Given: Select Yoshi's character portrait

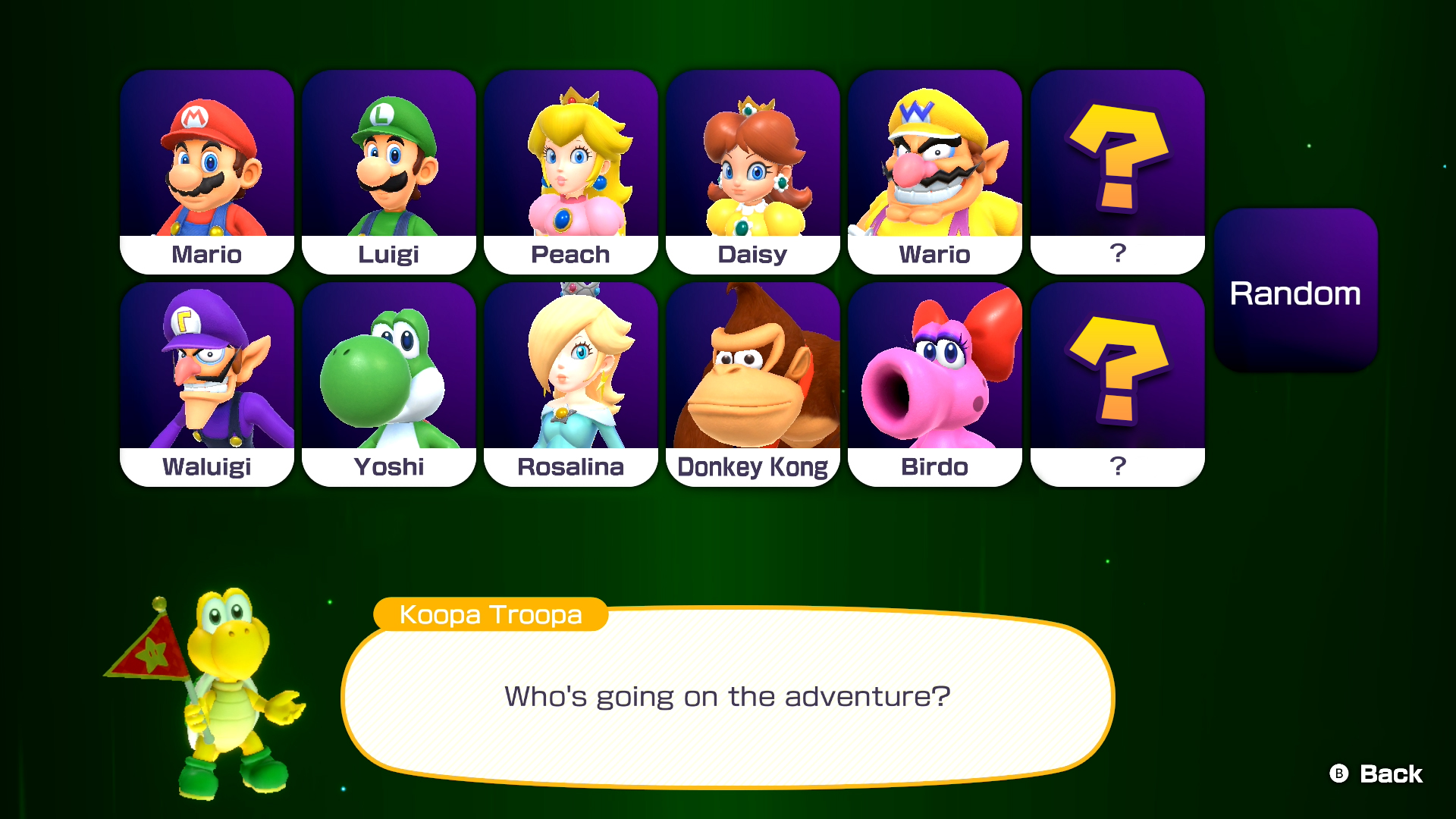Looking at the screenshot, I should [x=388, y=372].
